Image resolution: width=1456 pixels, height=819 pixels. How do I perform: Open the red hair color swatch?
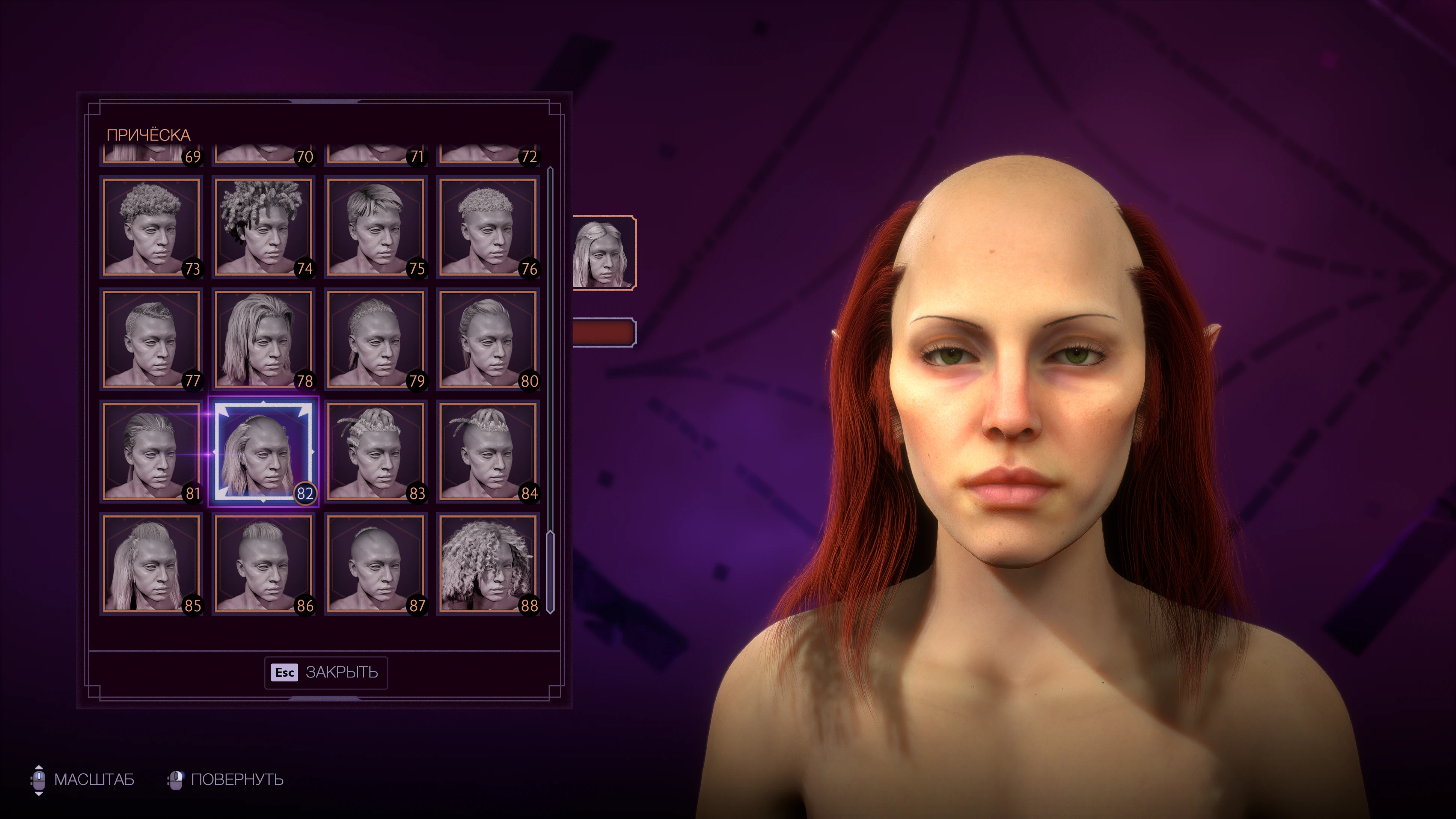pyautogui.click(x=604, y=332)
